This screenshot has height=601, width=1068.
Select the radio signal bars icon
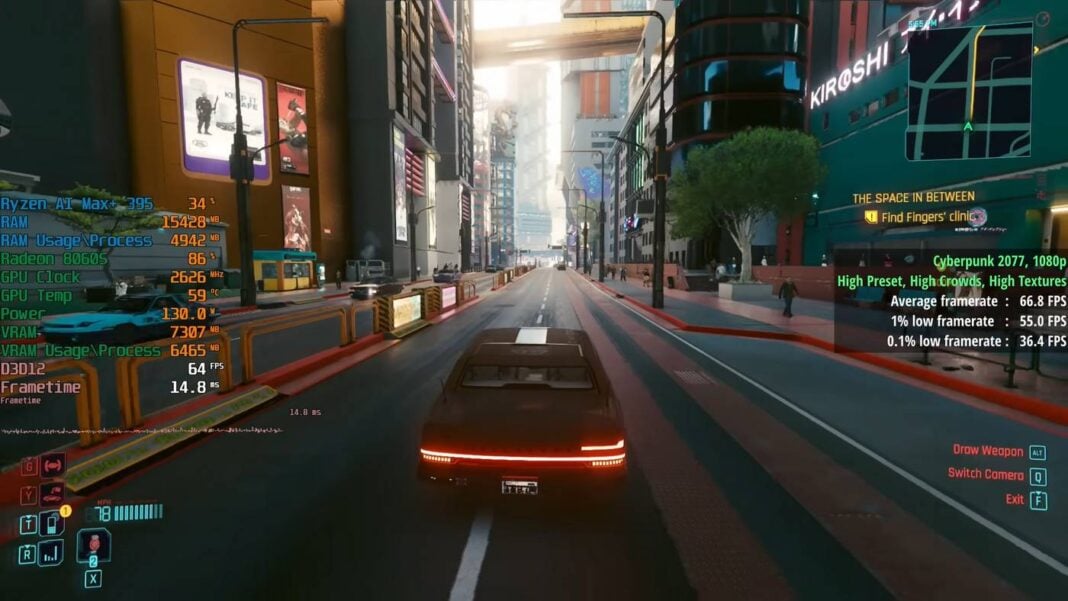coord(51,552)
